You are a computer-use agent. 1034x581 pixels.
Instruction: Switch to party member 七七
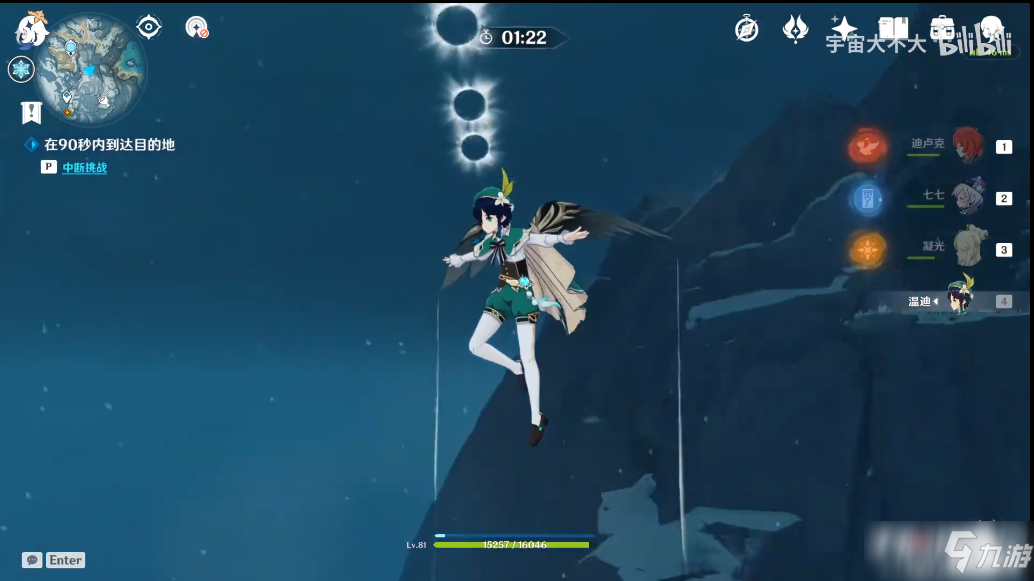[x=967, y=198]
